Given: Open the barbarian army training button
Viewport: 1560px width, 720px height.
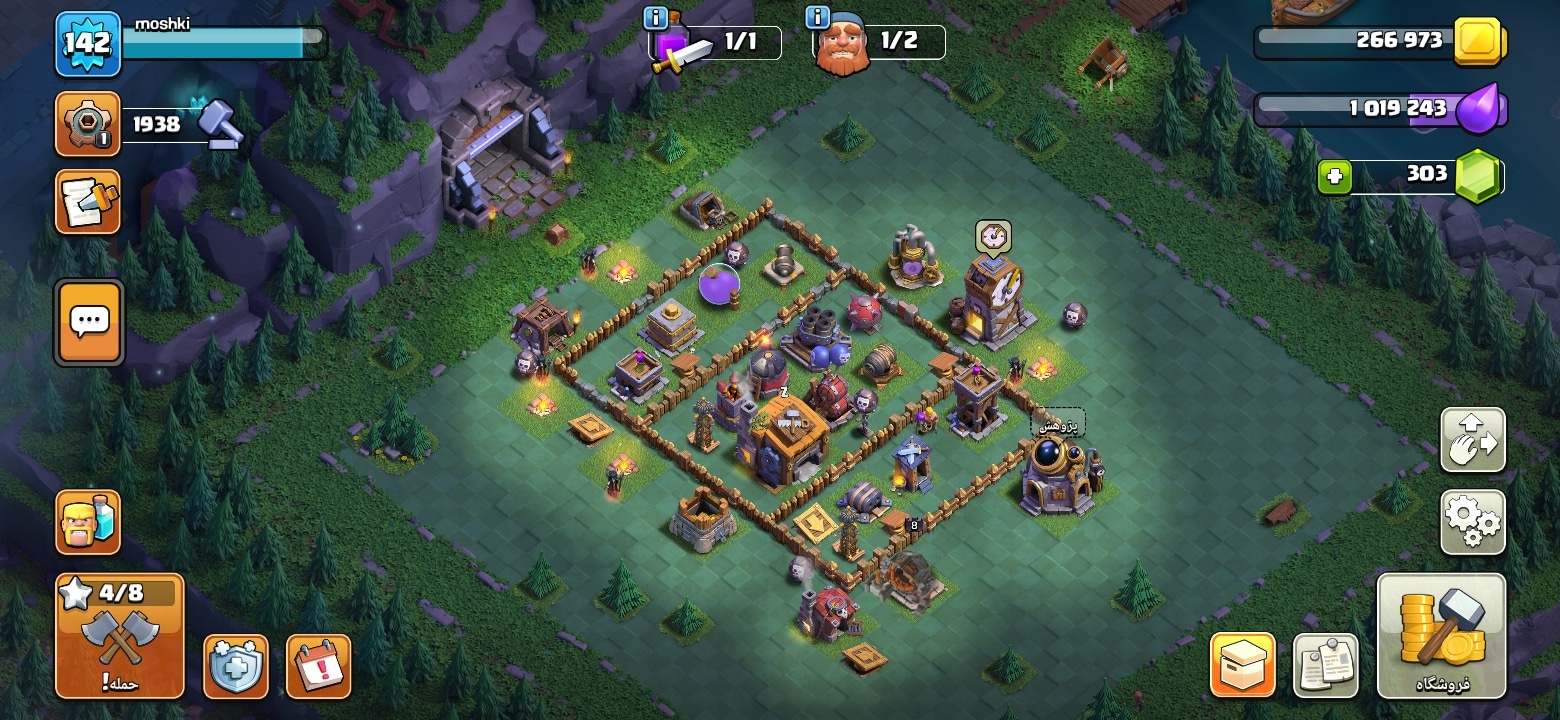Looking at the screenshot, I should [88, 522].
